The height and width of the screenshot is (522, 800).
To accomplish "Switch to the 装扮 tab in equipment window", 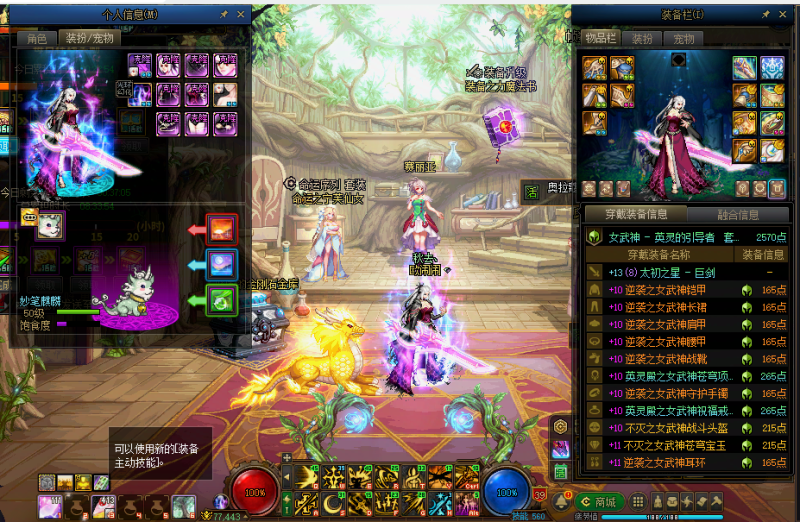I will (641, 38).
